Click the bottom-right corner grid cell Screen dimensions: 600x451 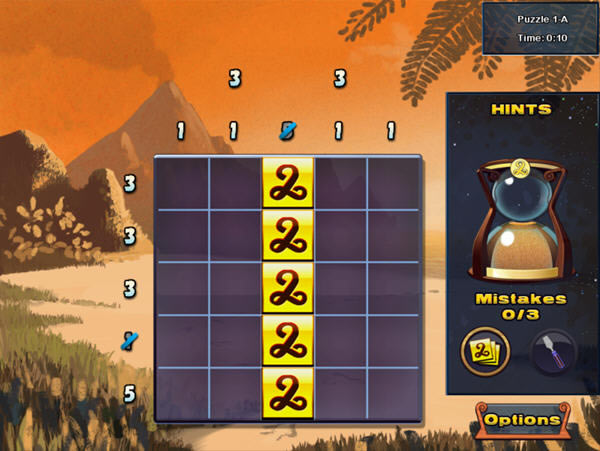[x=393, y=394]
